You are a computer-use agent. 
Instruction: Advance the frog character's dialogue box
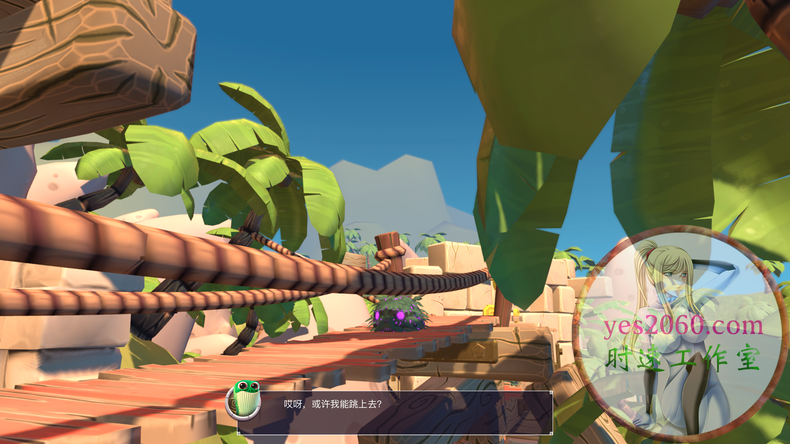[x=395, y=407]
